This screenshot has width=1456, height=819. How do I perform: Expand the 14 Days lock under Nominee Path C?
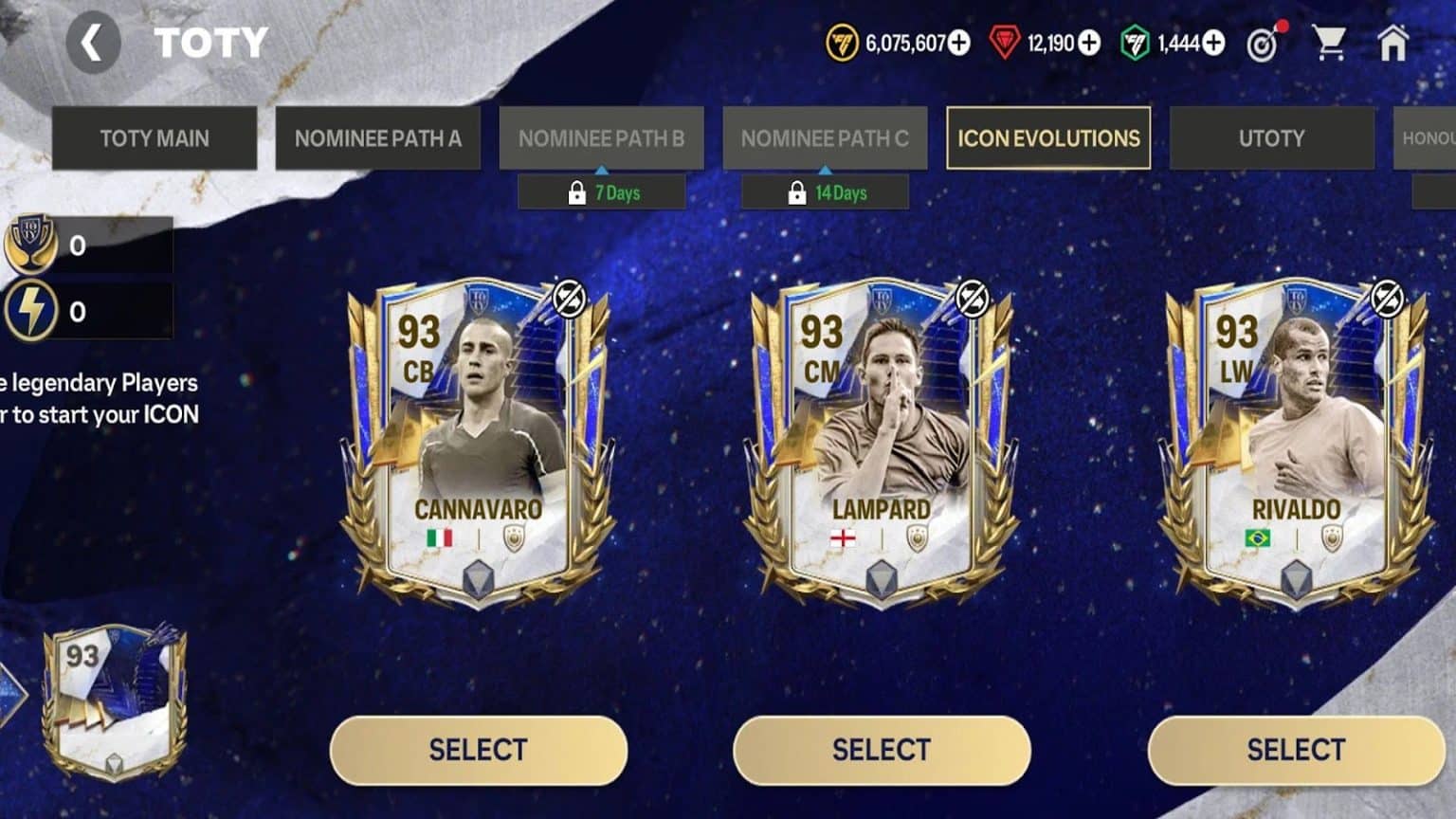click(825, 191)
